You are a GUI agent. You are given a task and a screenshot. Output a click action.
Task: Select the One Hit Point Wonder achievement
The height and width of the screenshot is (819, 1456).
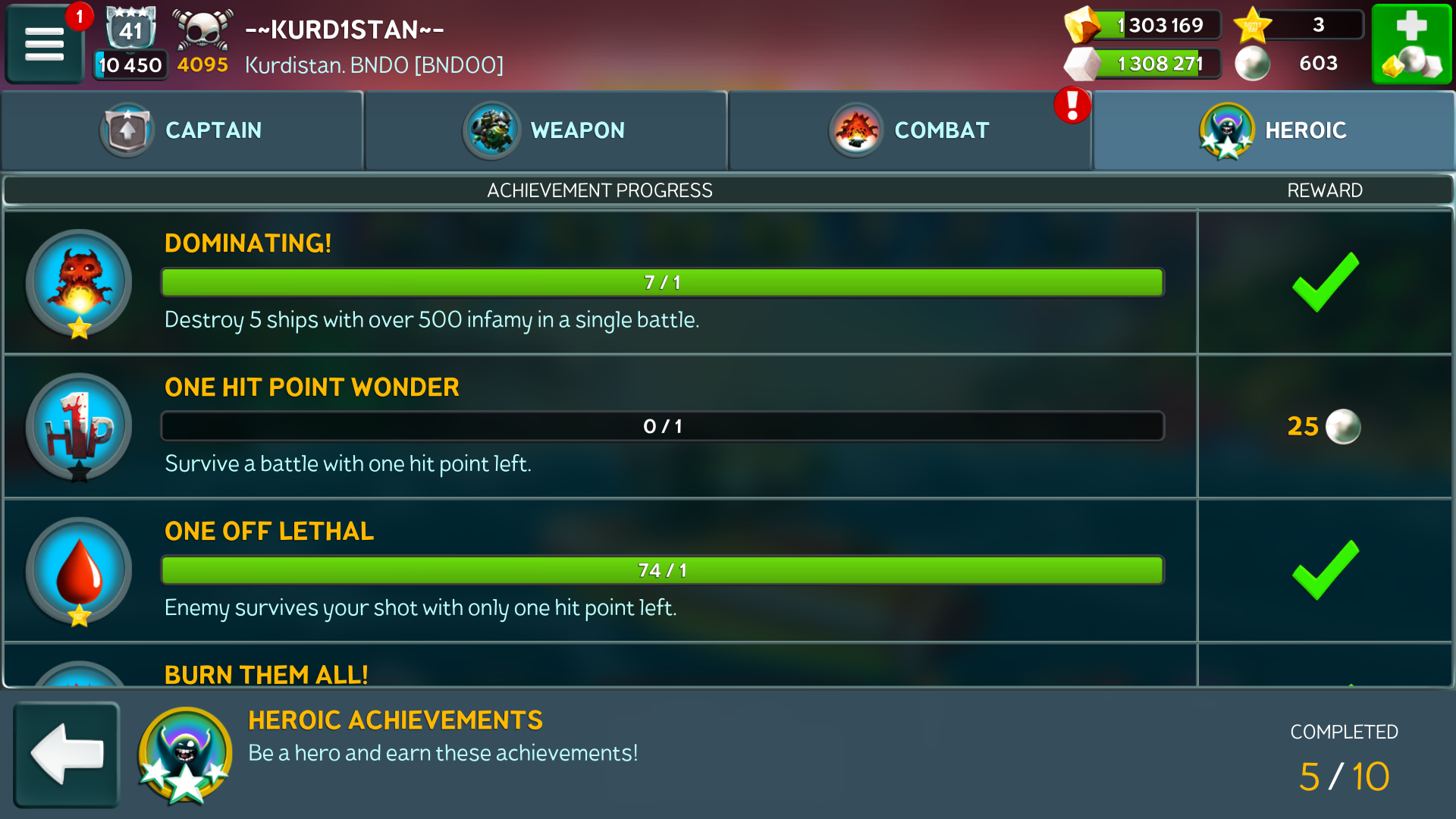(x=599, y=426)
